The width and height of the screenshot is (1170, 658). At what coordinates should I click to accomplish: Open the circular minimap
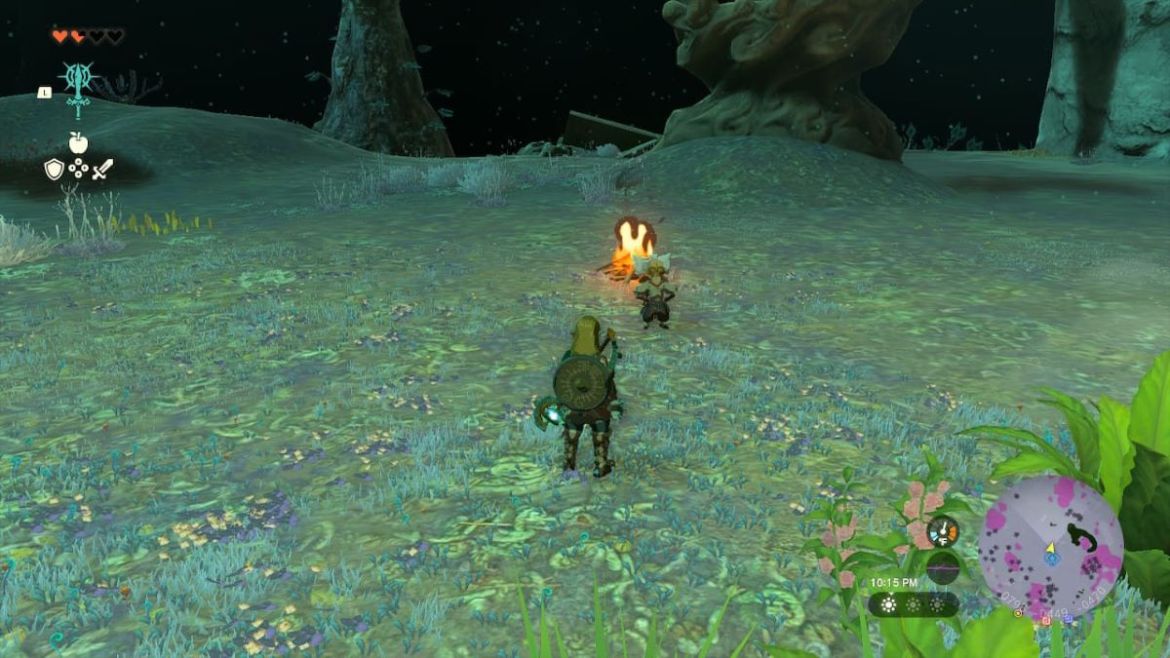coord(1050,547)
